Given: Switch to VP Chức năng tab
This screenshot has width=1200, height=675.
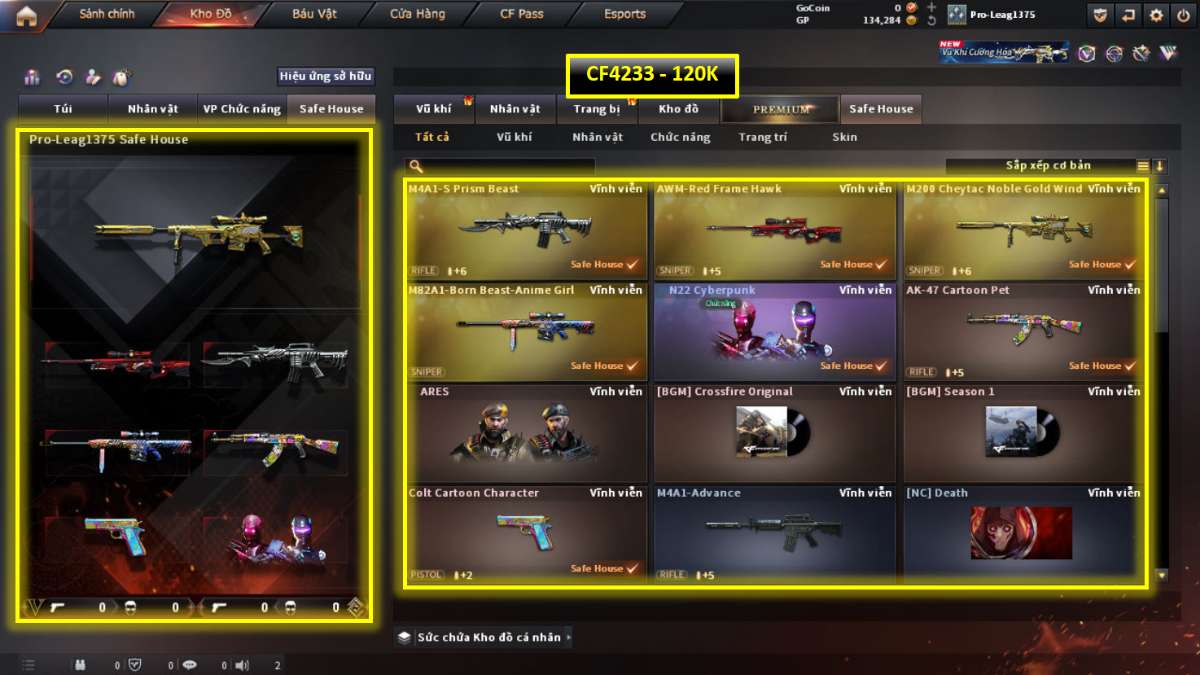Looking at the screenshot, I should 241,109.
